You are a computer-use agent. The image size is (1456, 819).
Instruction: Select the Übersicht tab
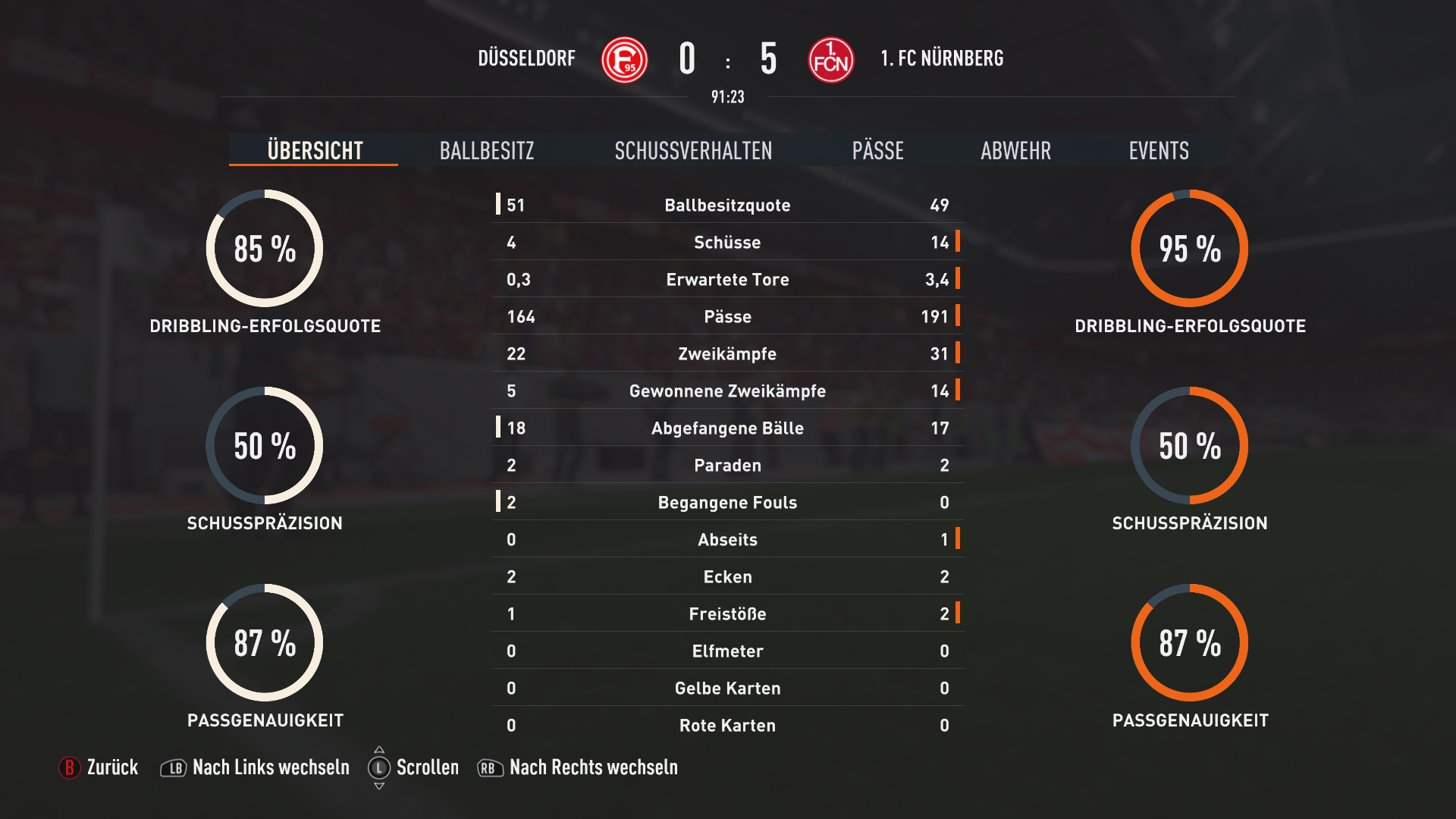pyautogui.click(x=315, y=150)
